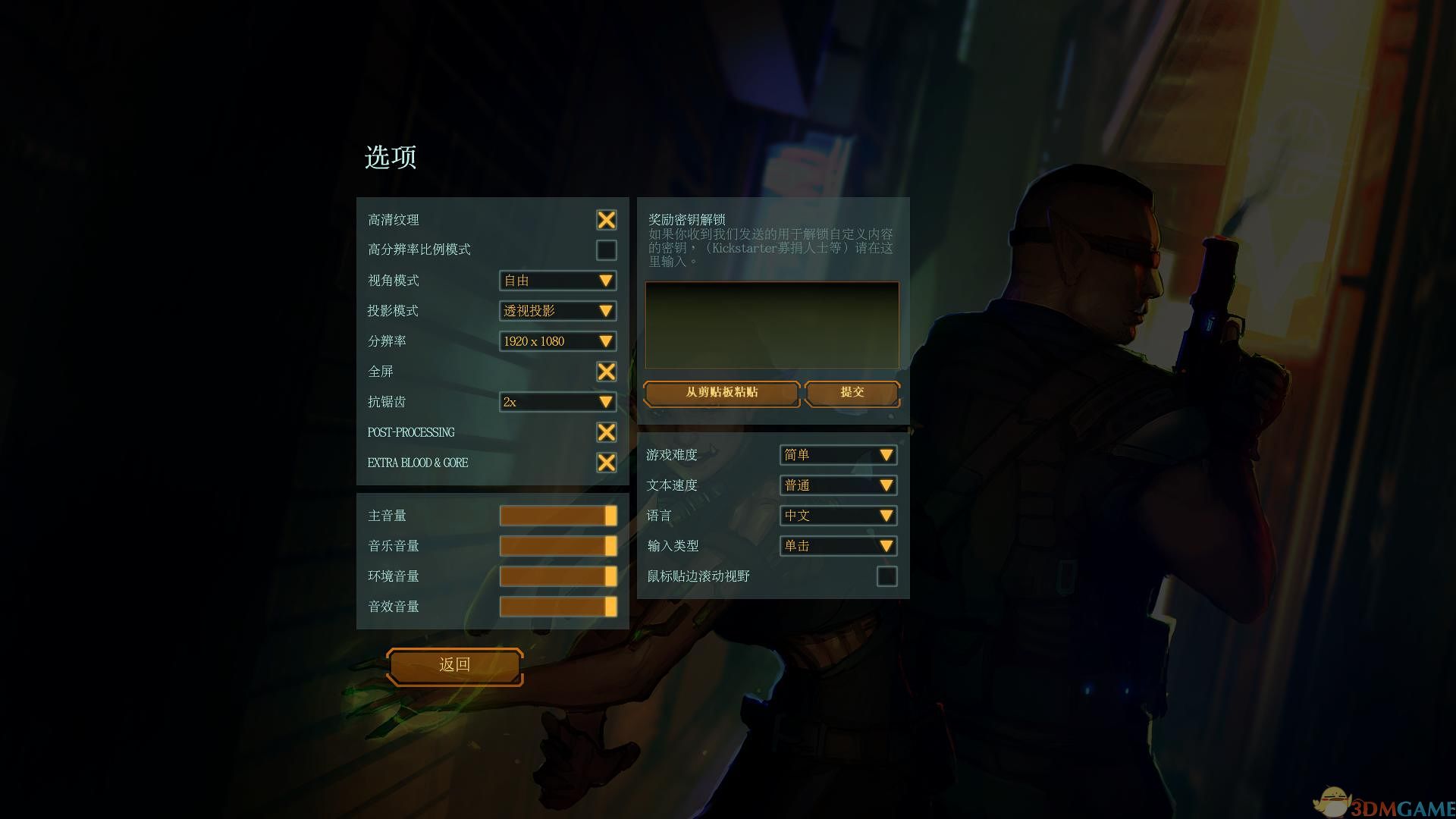Open the 输入类型 input type dropdown
Screen dimensions: 1456x819
(x=838, y=546)
